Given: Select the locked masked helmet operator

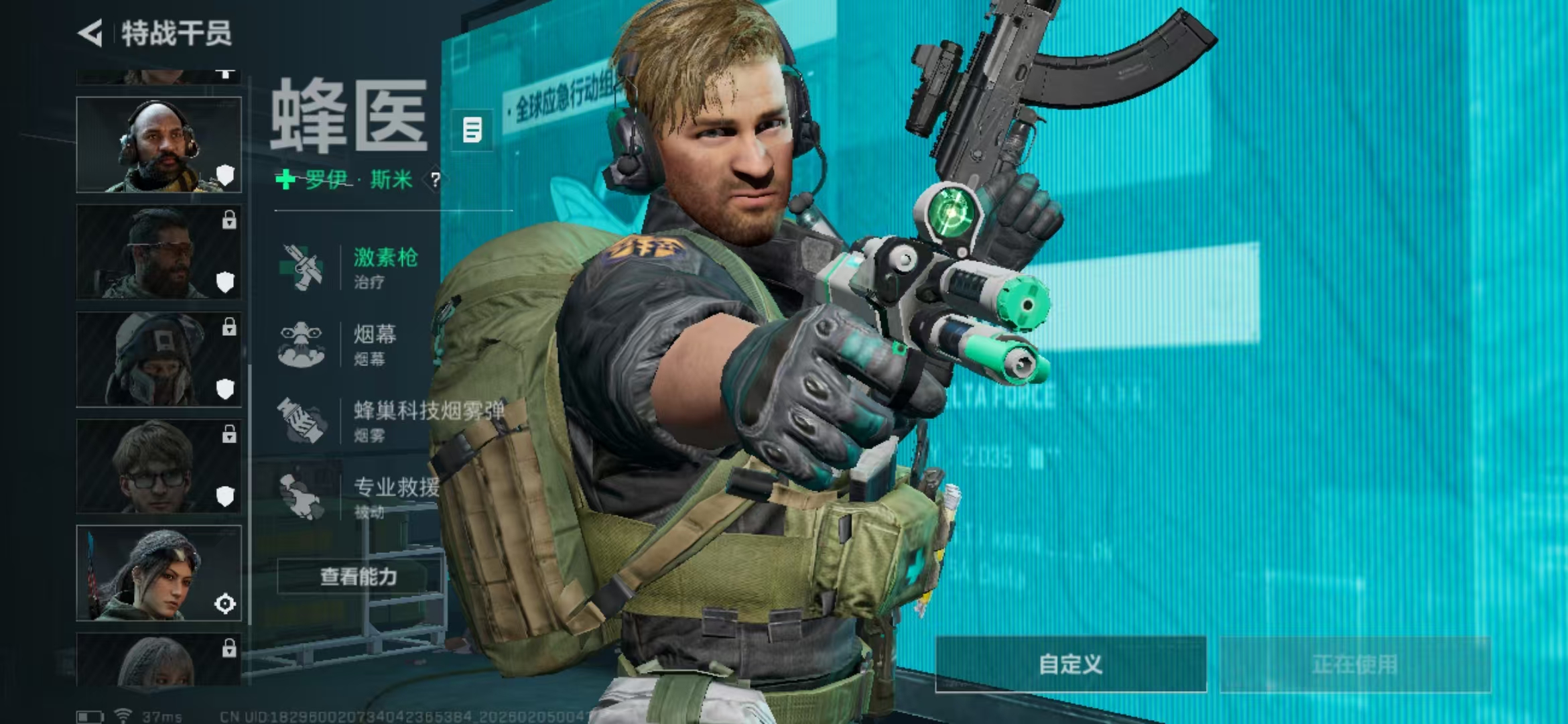Looking at the screenshot, I should click(x=159, y=359).
